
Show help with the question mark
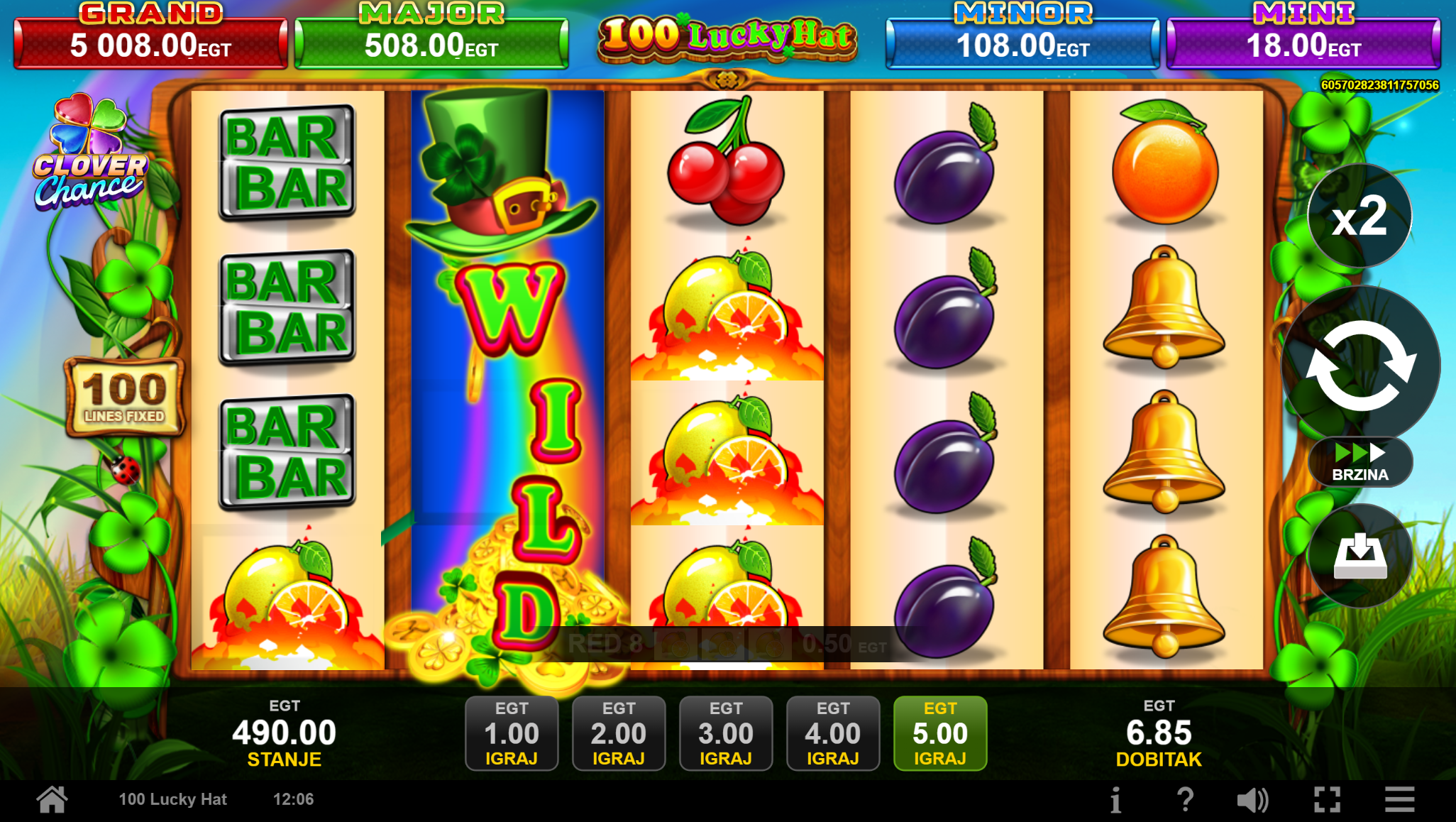coord(1185,800)
